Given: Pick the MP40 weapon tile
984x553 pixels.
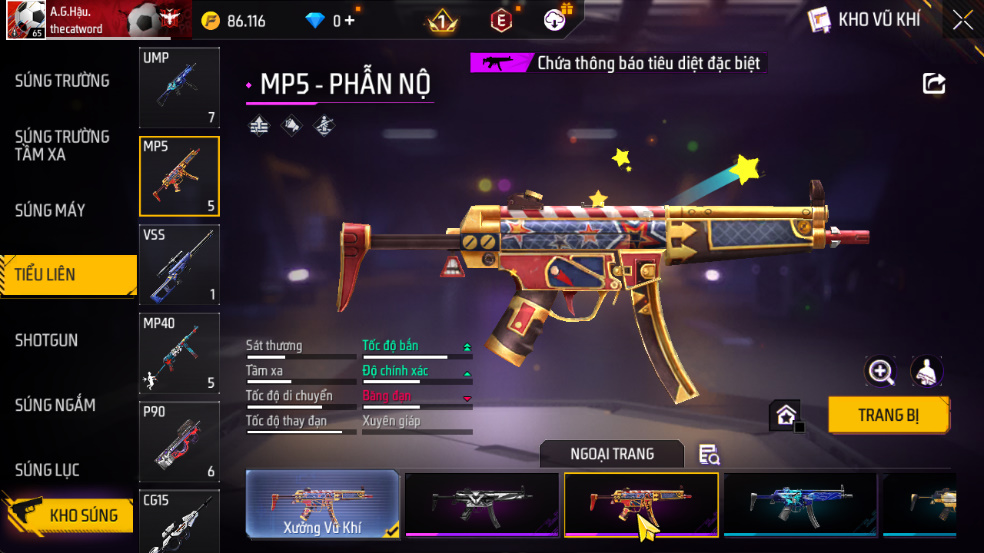Looking at the screenshot, I should (x=179, y=353).
